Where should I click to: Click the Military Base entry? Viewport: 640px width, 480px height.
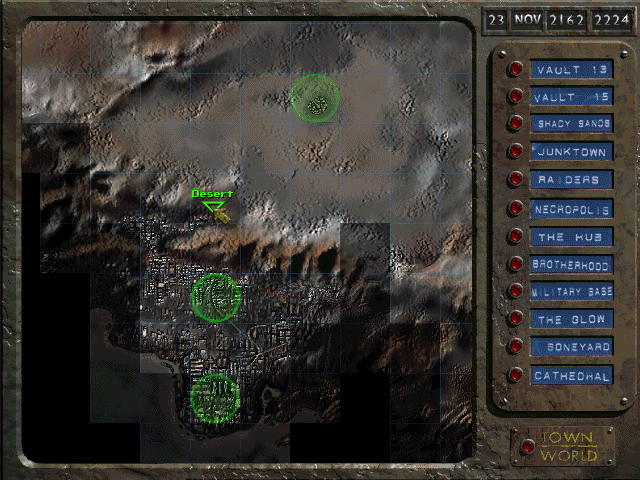(515, 291)
